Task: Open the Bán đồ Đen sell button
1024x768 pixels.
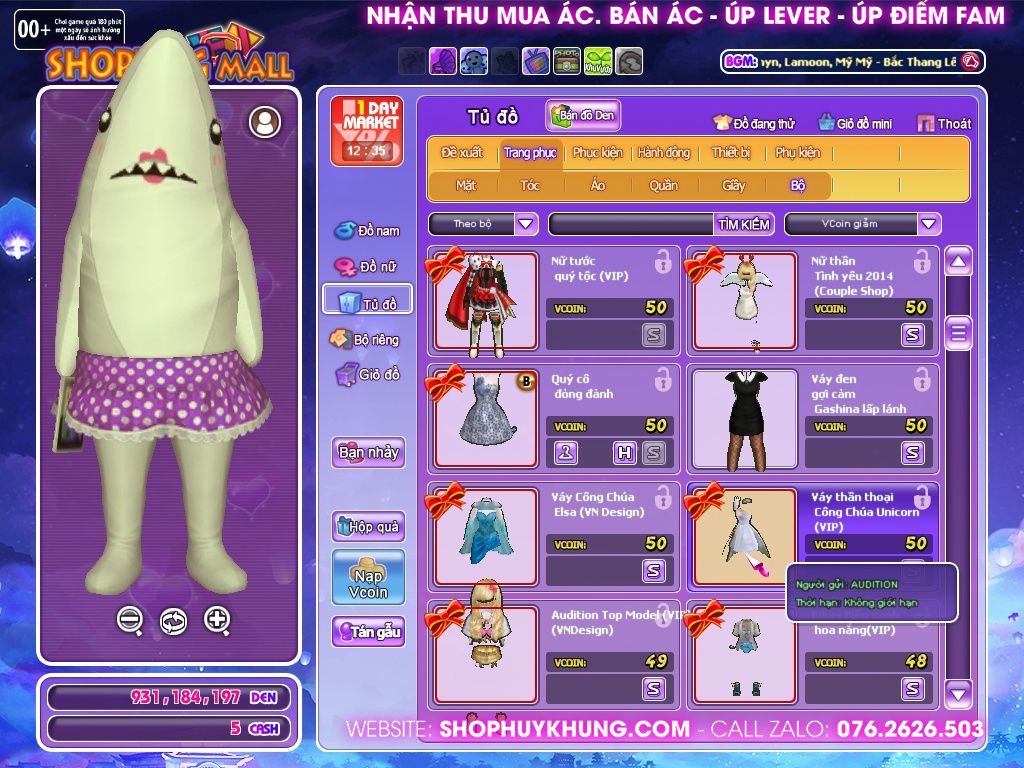Action: tap(583, 116)
